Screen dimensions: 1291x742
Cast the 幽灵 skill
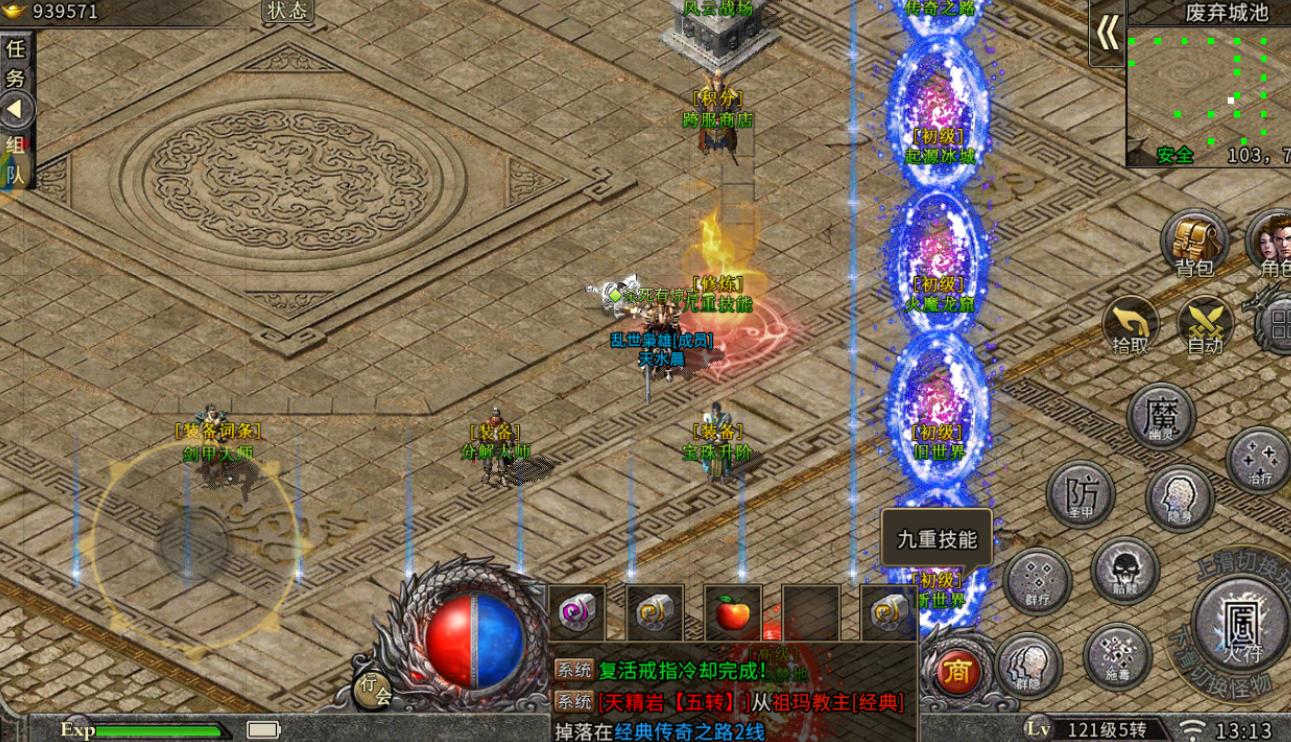pos(1160,416)
